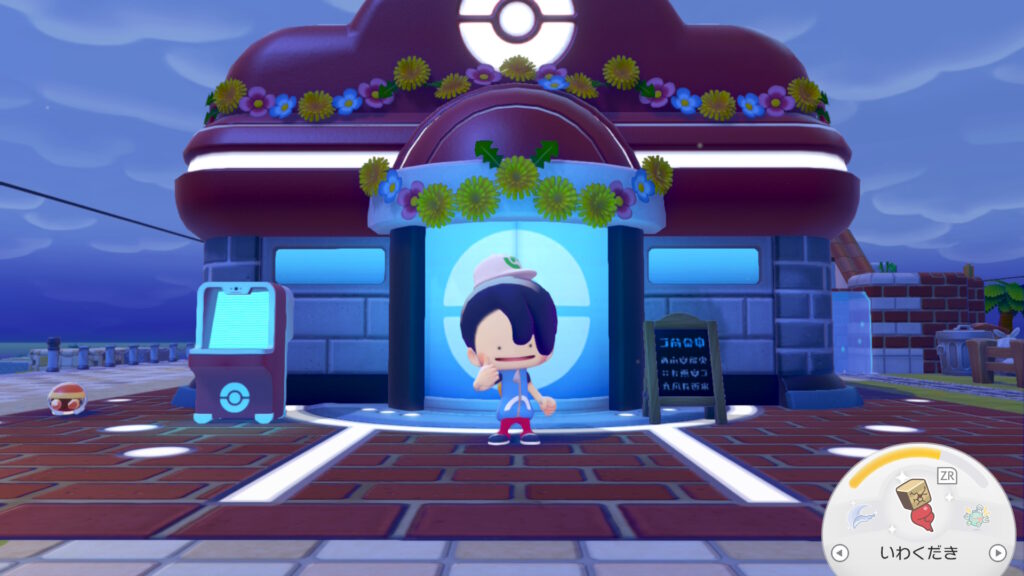
Task: Select the blue water splash ability icon
Action: pyautogui.click(x=859, y=516)
